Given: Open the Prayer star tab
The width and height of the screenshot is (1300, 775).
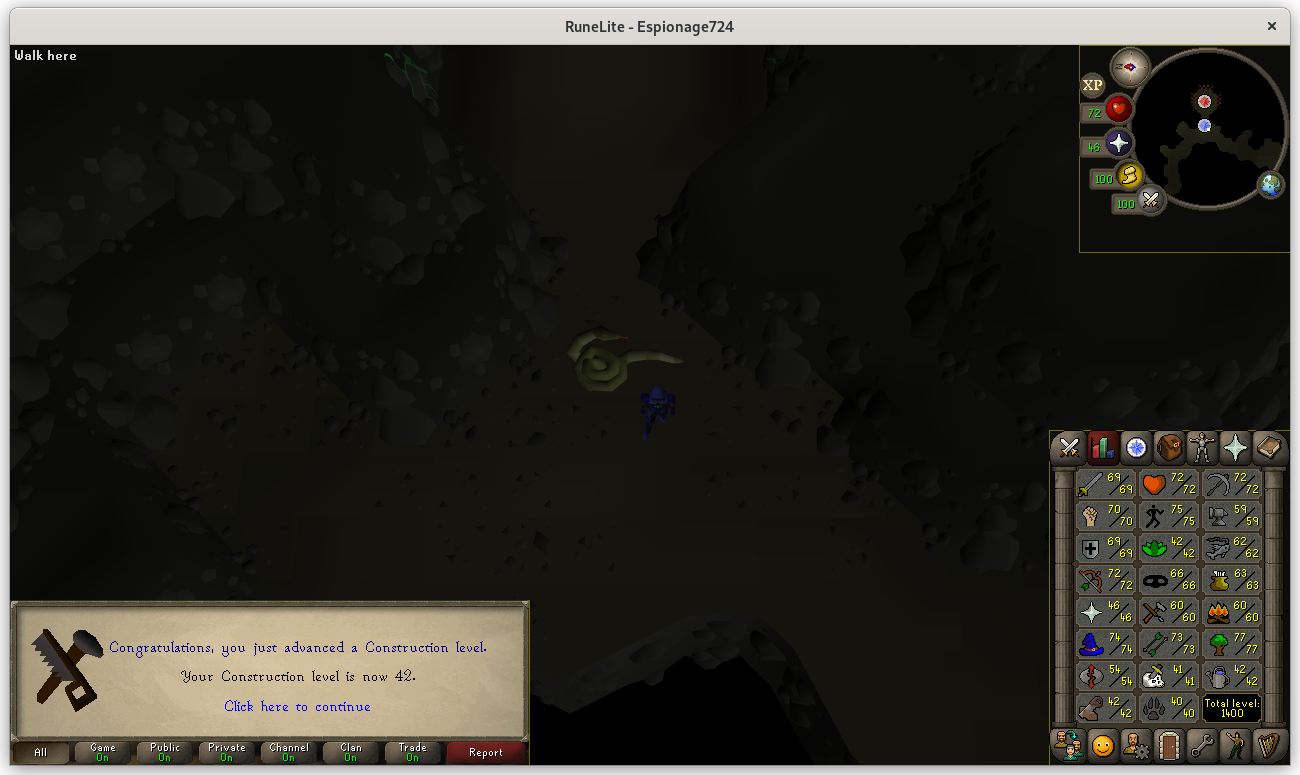Looking at the screenshot, I should tap(1235, 447).
